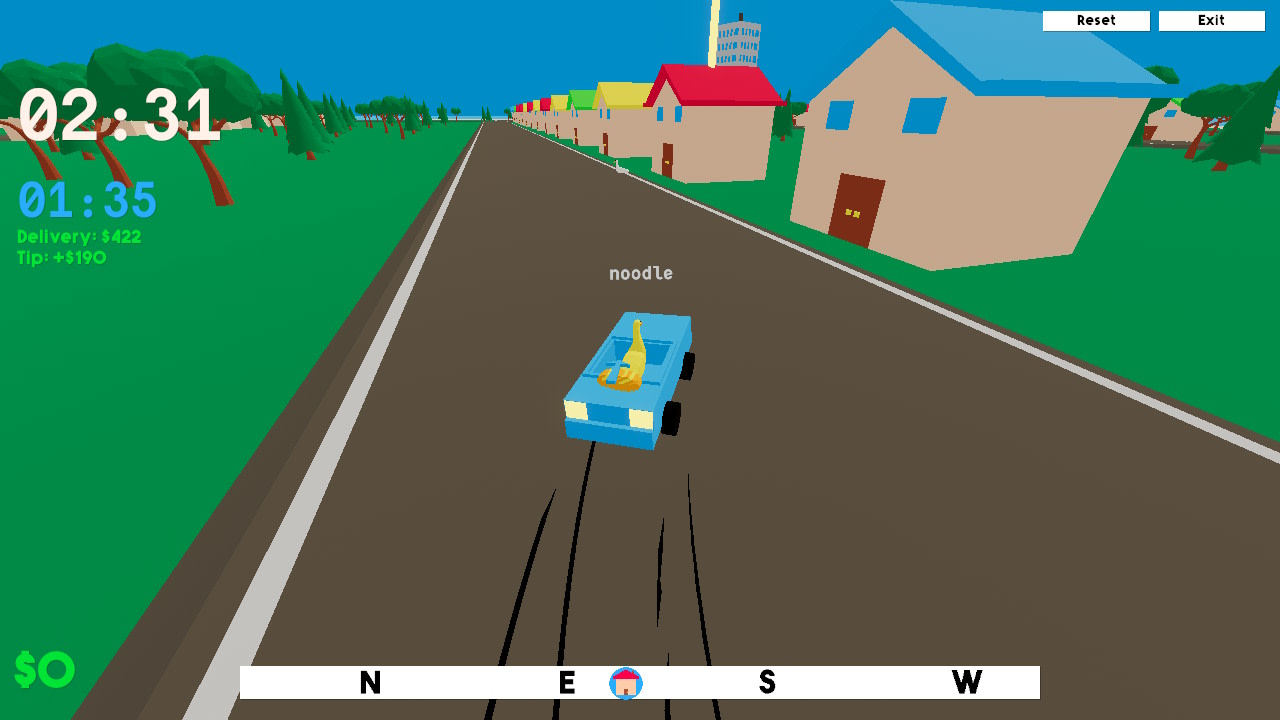Click the noodle name tag above the car

pyautogui.click(x=641, y=273)
